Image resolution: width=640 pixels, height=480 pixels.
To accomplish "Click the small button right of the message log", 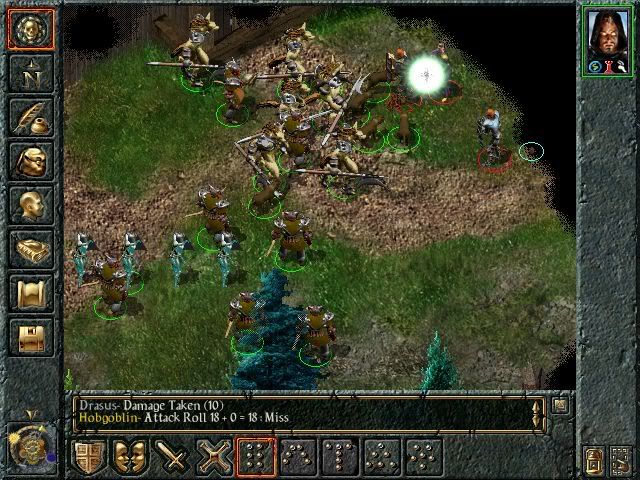I will (560, 406).
